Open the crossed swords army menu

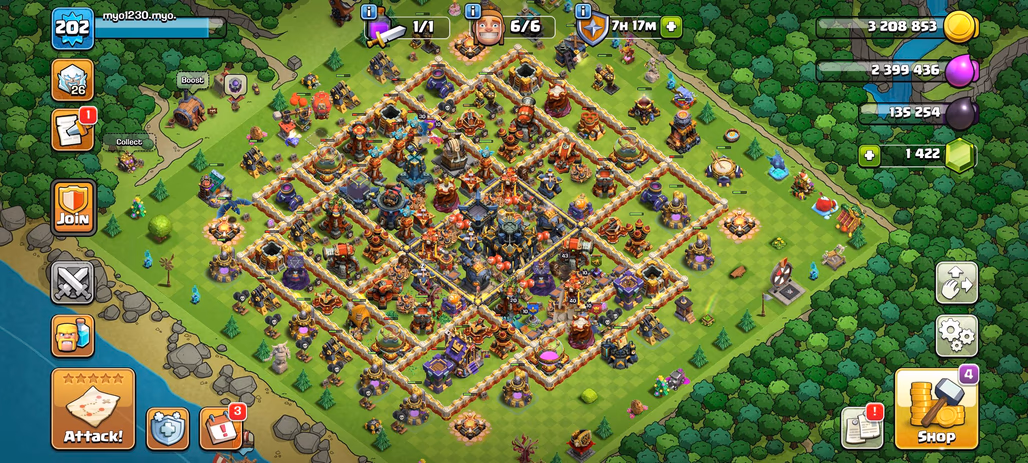coord(73,282)
